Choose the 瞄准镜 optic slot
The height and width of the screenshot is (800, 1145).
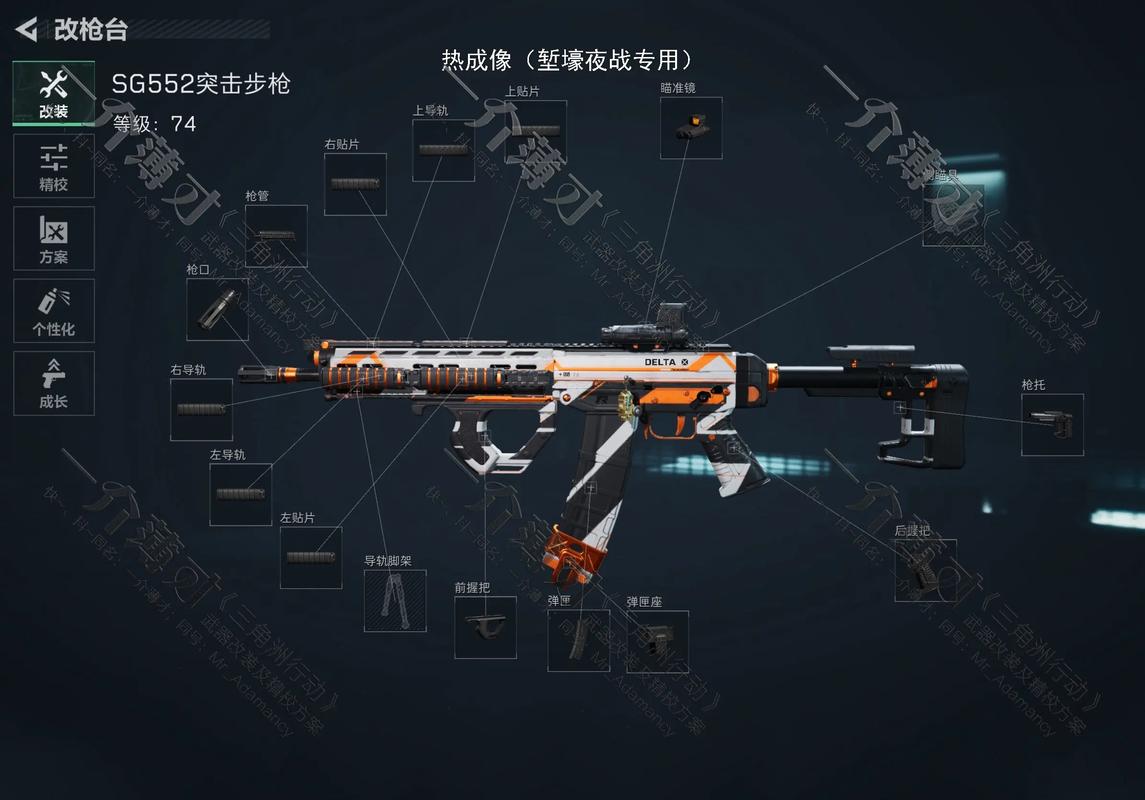(690, 127)
